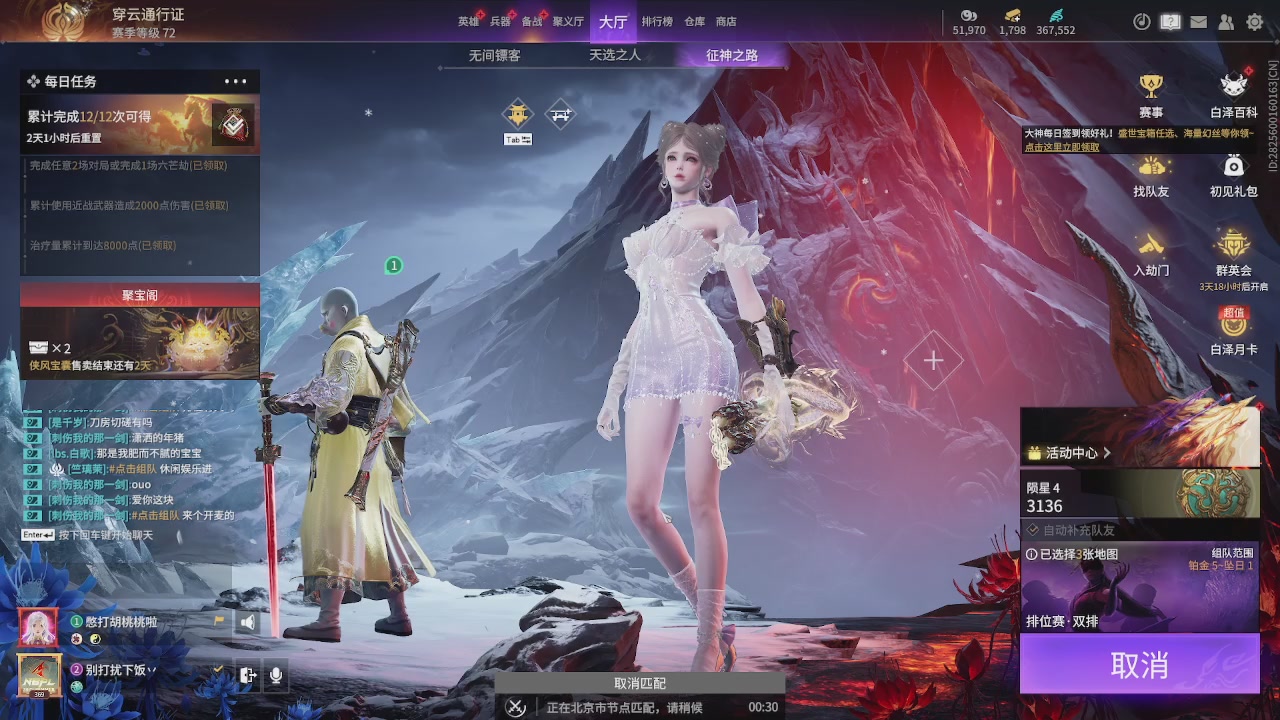
Task: Switch to the 无间镖客 tab
Action: (495, 56)
